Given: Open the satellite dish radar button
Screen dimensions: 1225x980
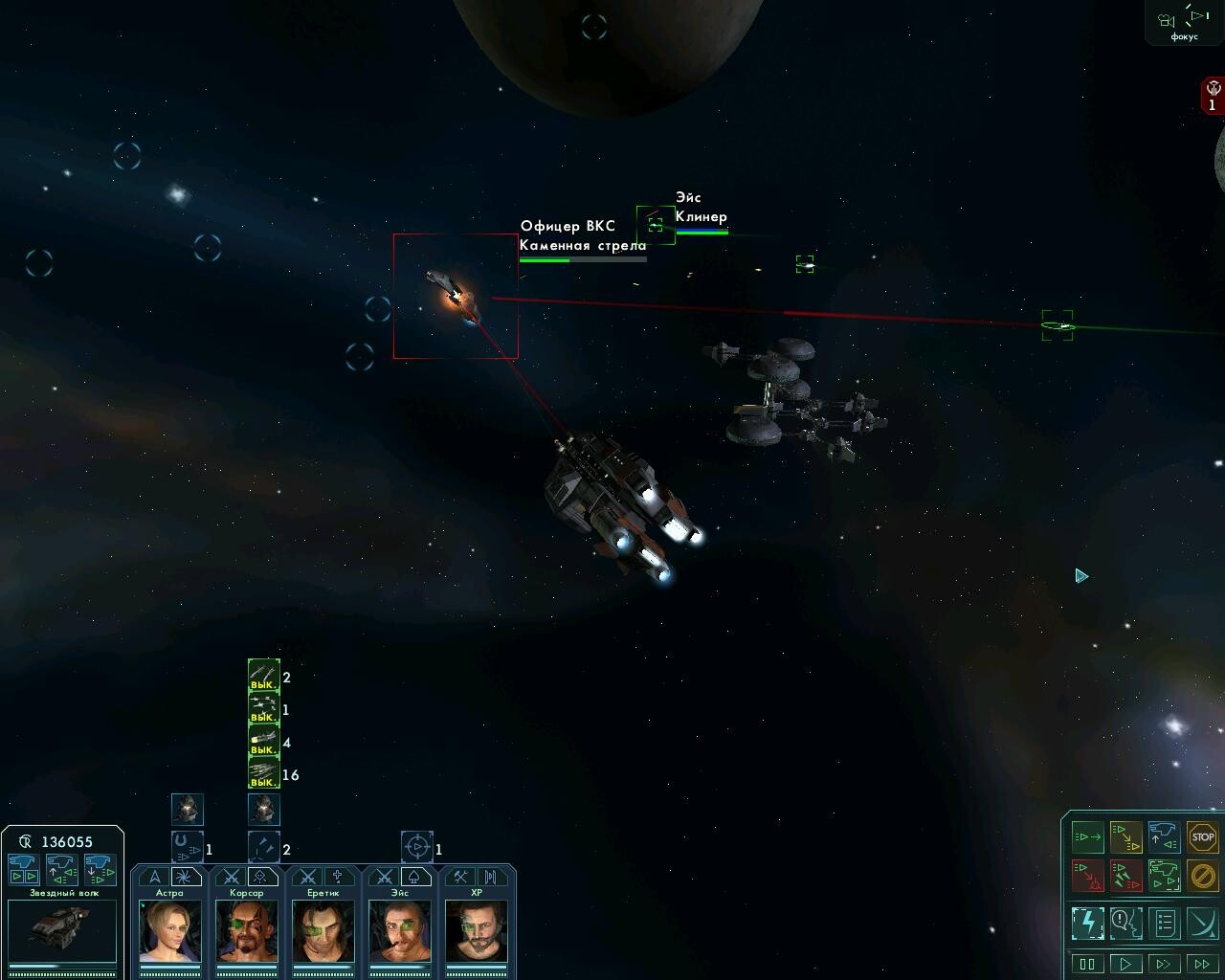Looking at the screenshot, I should pos(1202,923).
